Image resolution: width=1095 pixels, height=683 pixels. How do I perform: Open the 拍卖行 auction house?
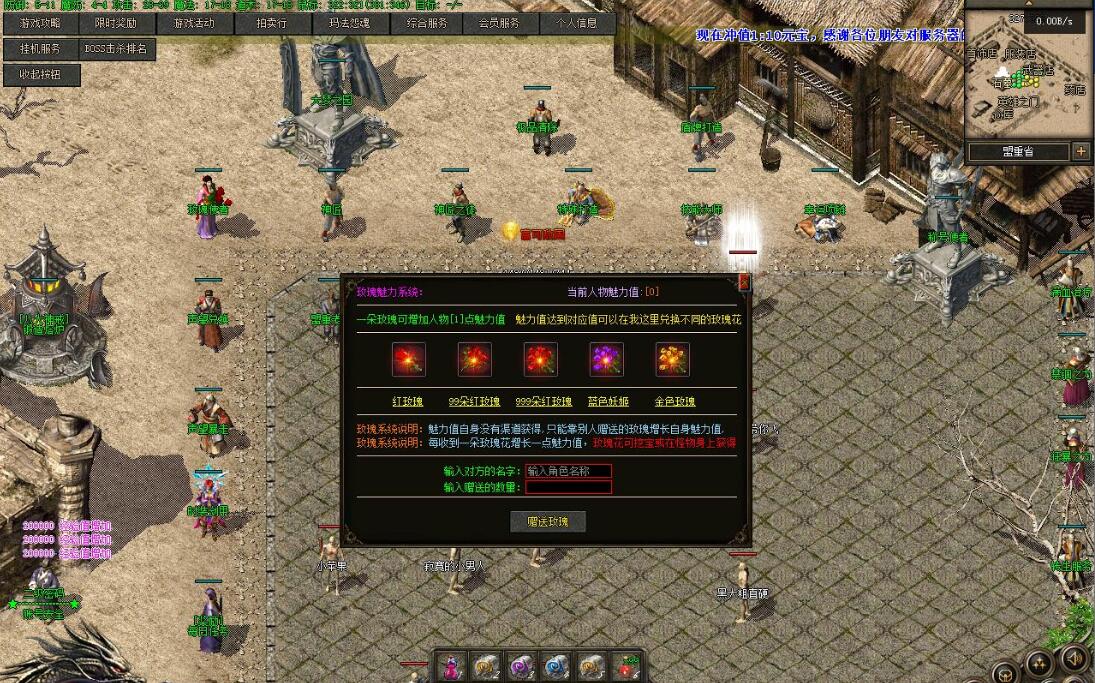point(271,23)
